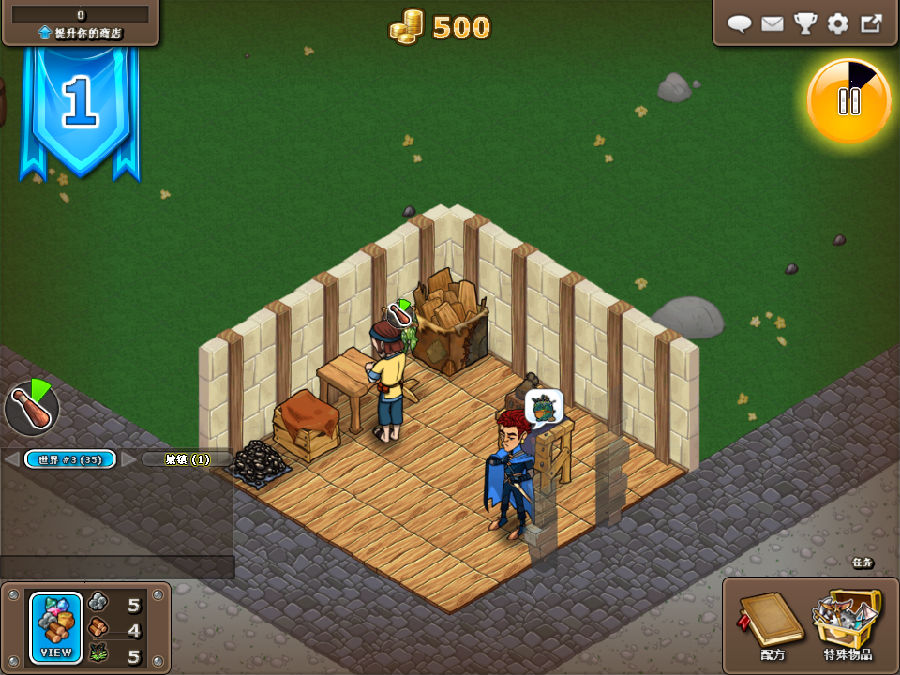900x675 pixels.
Task: Click the left arrow beside the 世界 tab
Action: click(x=11, y=459)
